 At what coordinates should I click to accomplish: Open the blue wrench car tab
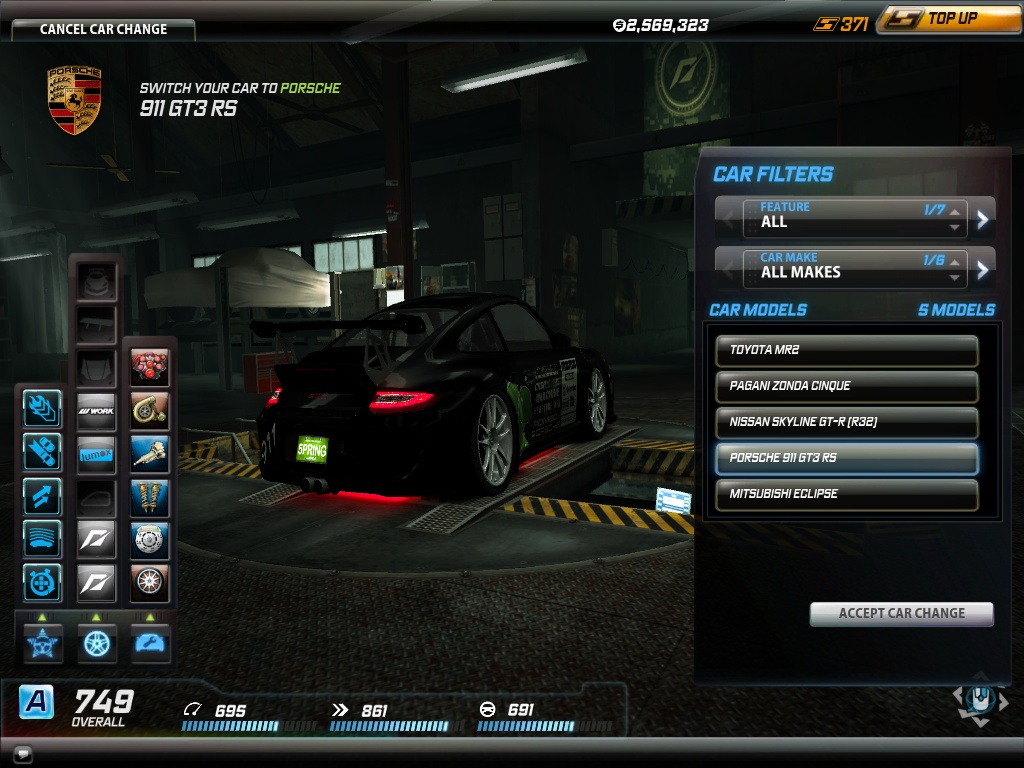click(150, 642)
